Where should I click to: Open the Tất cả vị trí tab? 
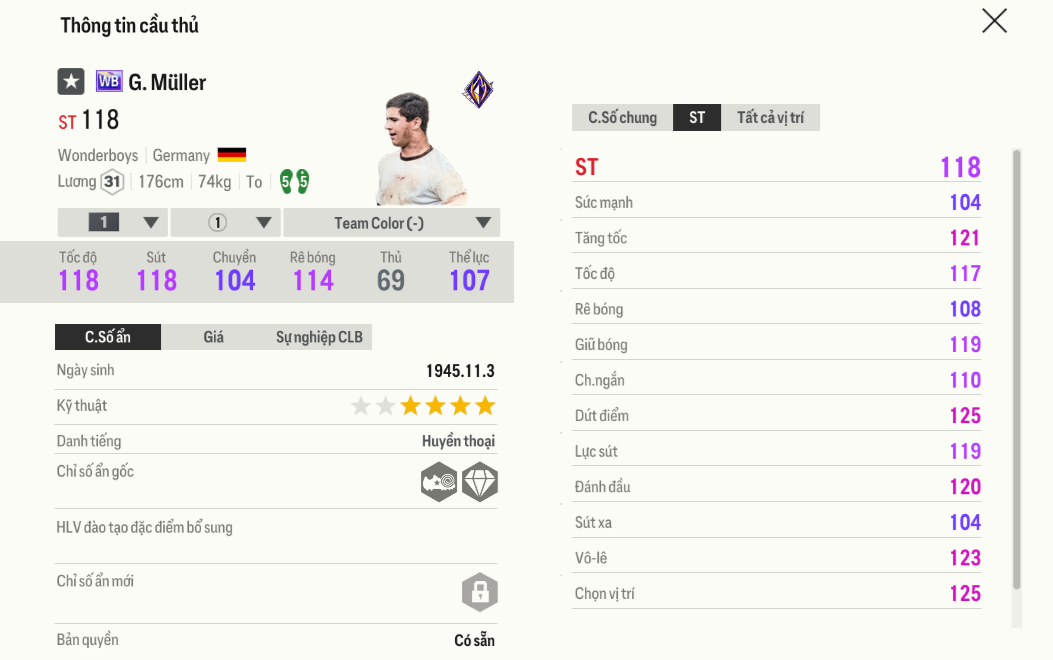coord(770,118)
